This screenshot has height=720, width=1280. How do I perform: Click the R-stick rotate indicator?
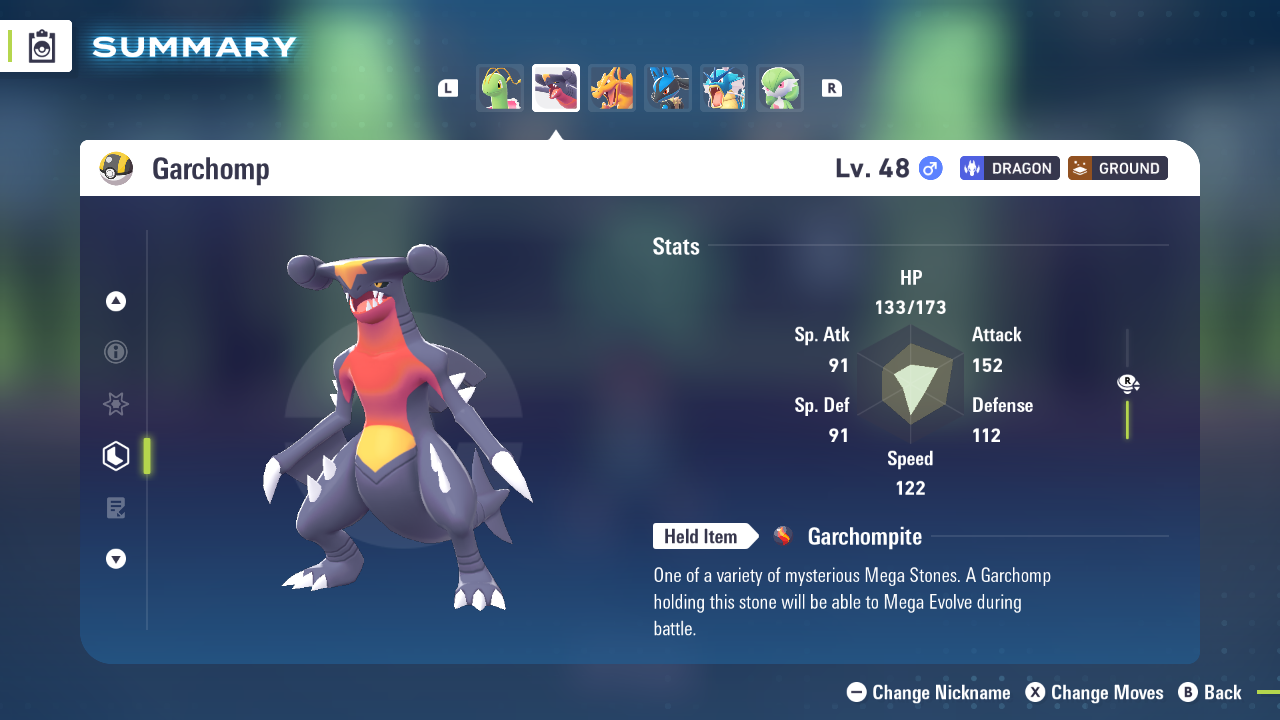(1128, 383)
